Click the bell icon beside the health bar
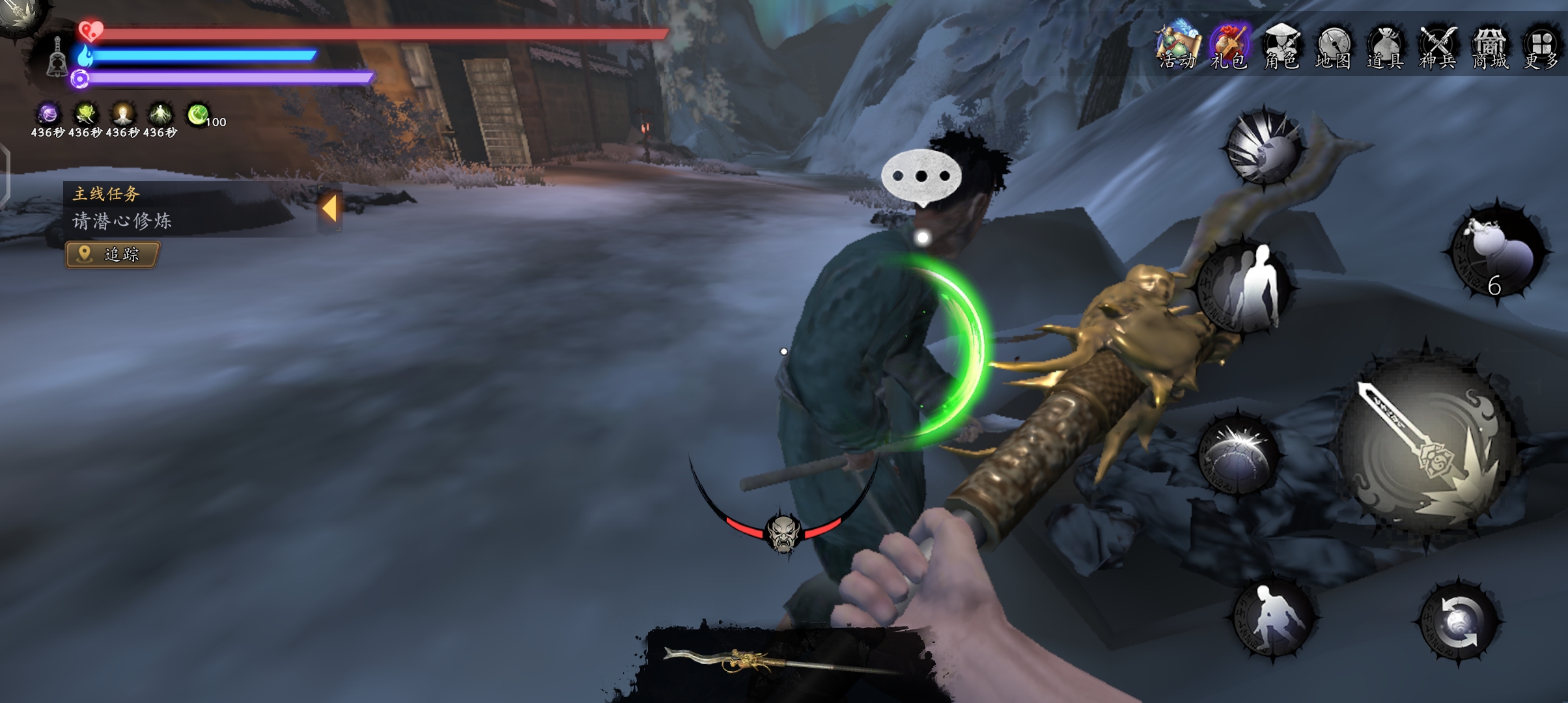This screenshot has height=703, width=1568. [57, 57]
